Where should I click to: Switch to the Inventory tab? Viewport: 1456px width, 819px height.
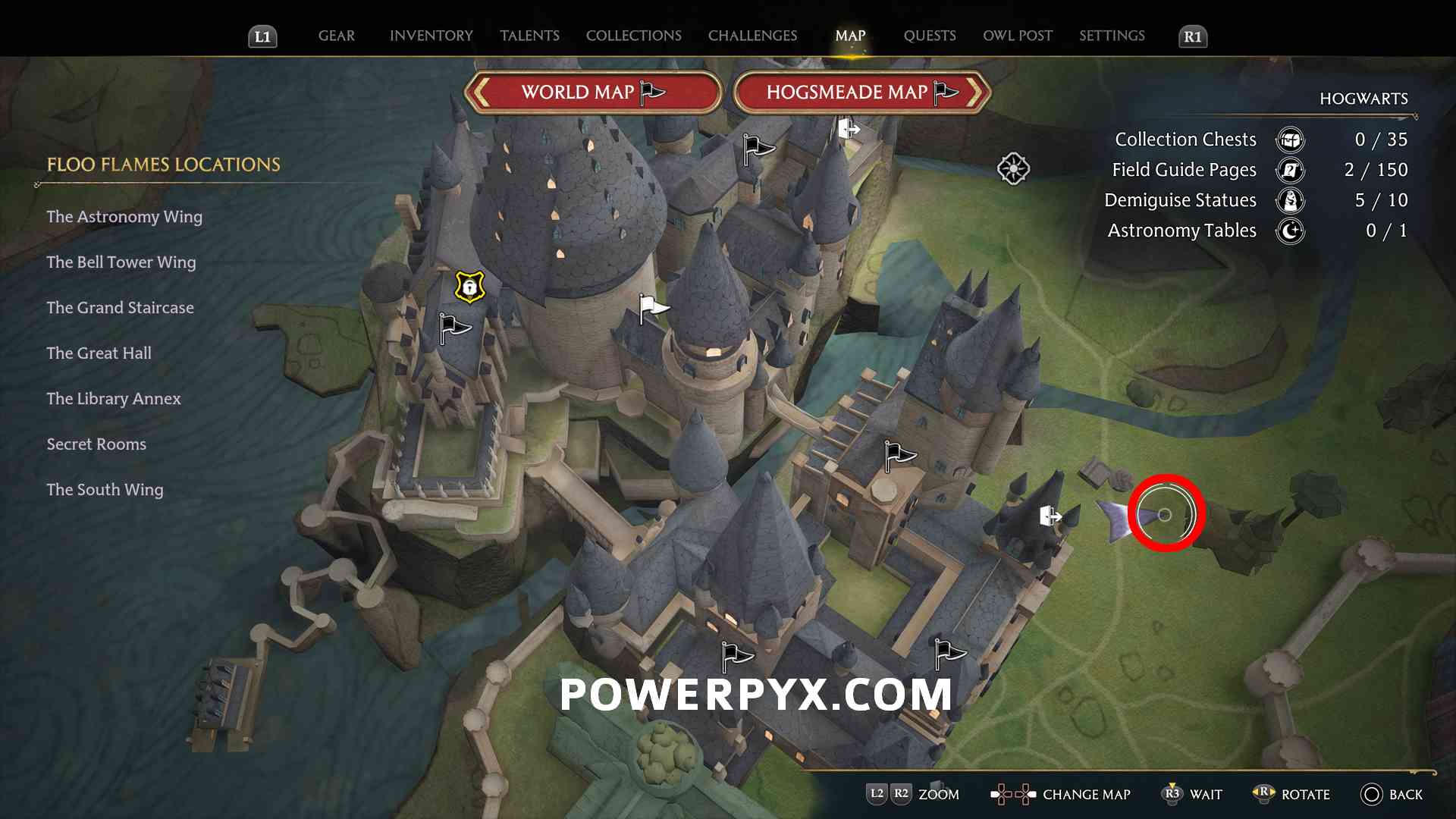431,36
